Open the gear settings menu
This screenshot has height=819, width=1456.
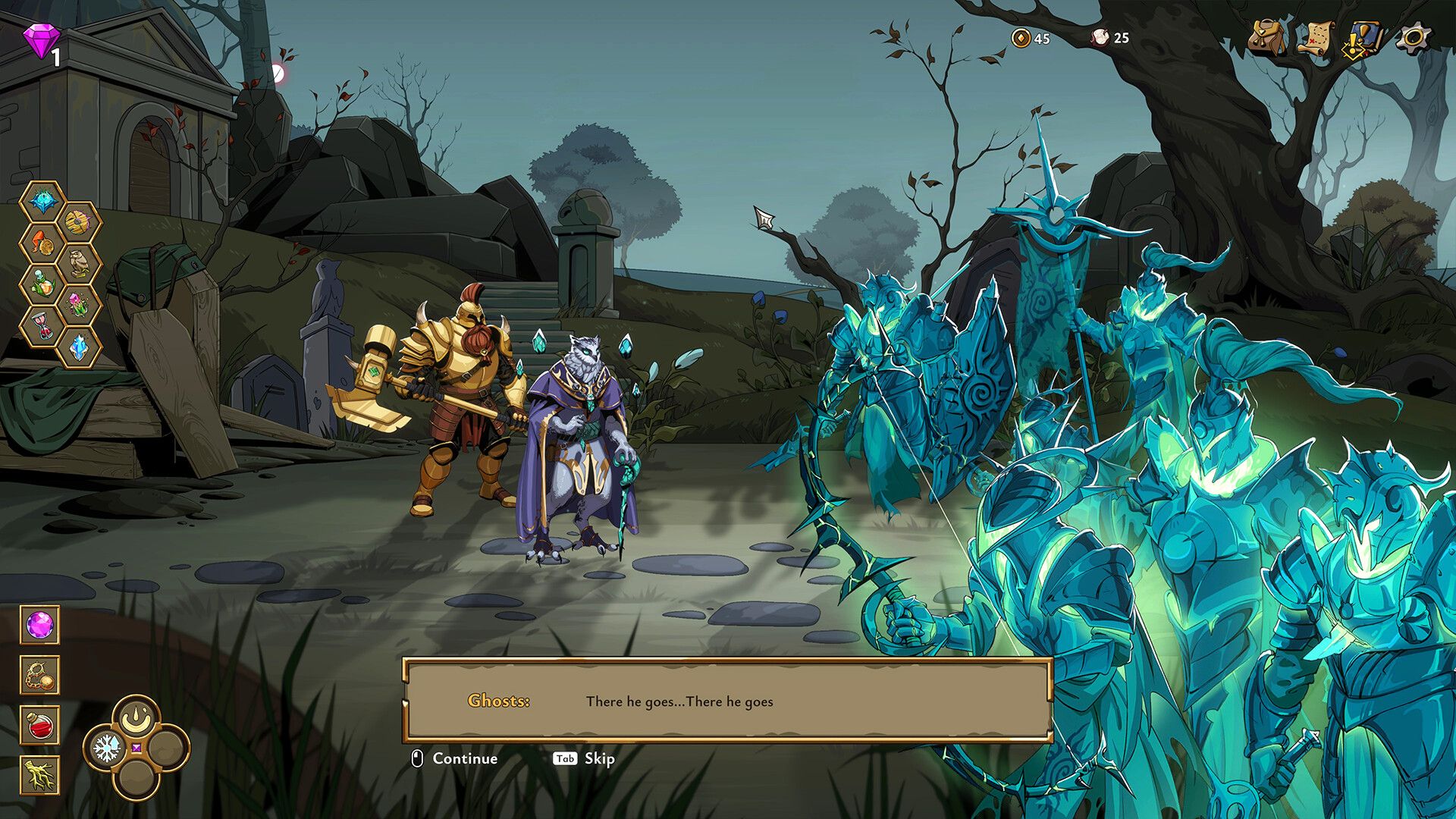1413,38
